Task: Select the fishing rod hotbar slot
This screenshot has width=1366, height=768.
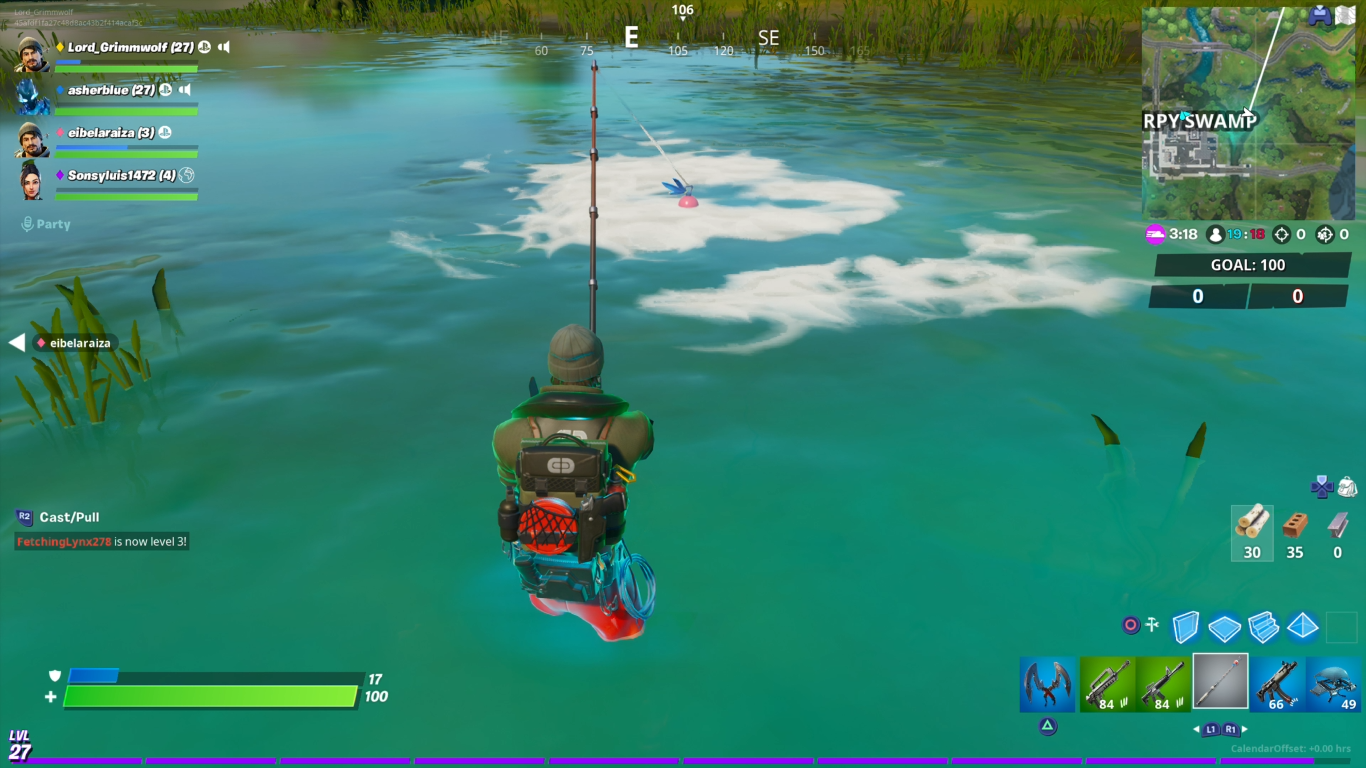Action: coord(1220,682)
